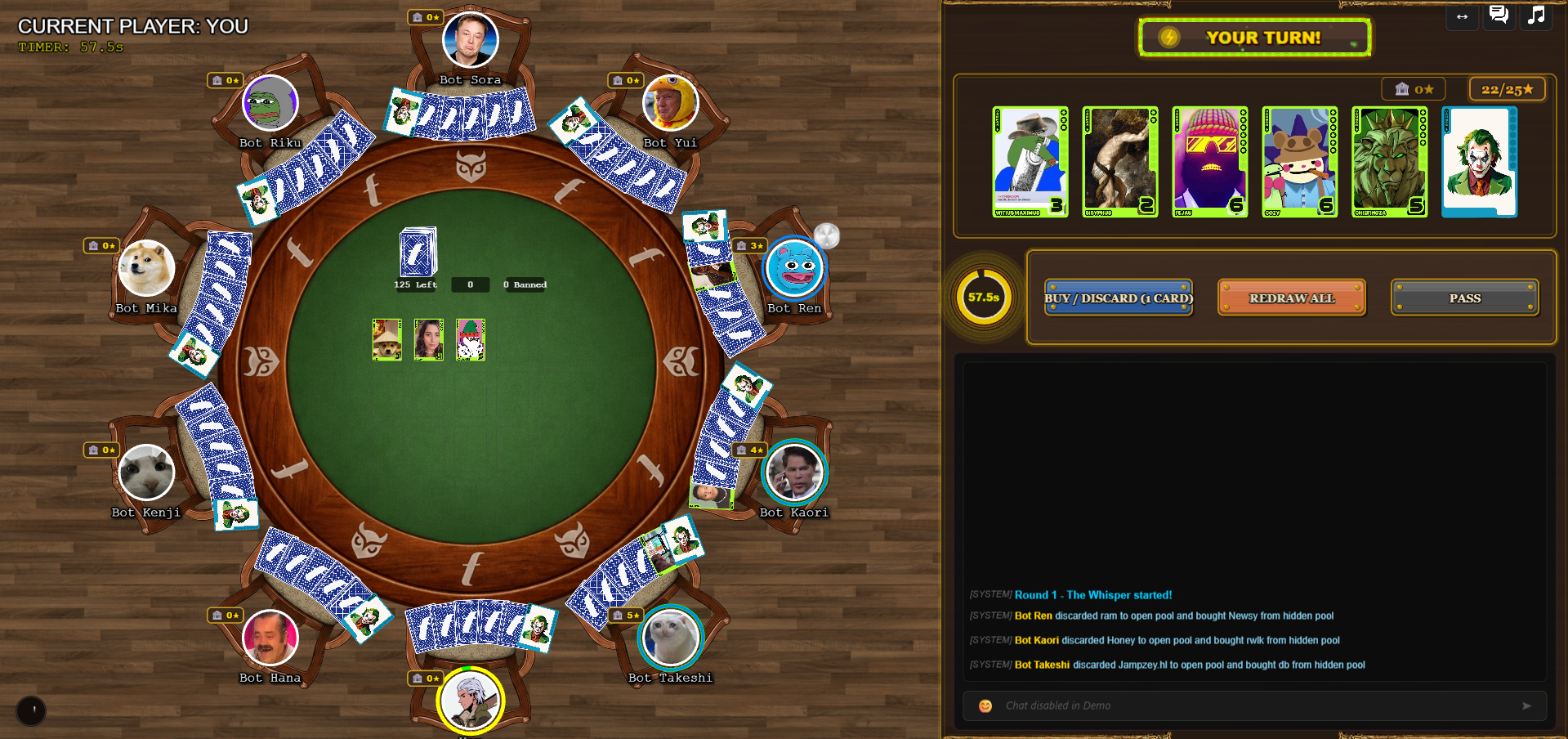This screenshot has width=1568, height=739.
Task: Click Bot Sora's avatar
Action: [x=470, y=39]
